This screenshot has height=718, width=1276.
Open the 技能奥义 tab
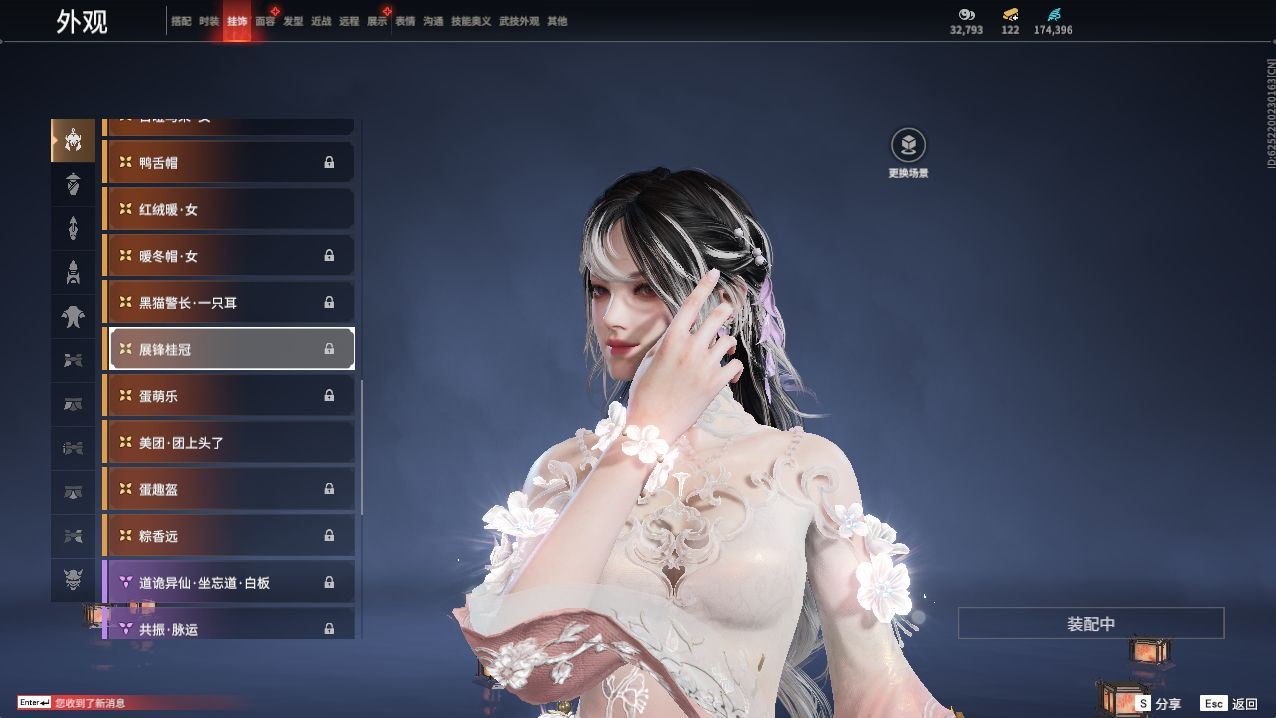[471, 21]
